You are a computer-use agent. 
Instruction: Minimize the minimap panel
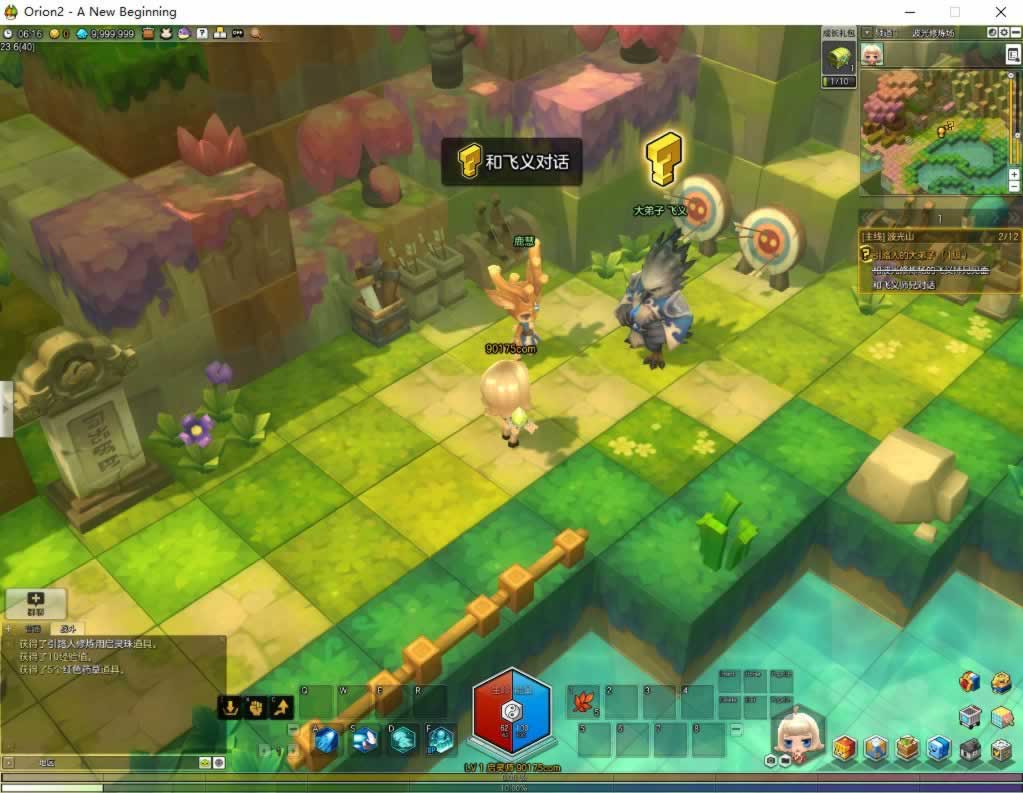[x=1014, y=33]
